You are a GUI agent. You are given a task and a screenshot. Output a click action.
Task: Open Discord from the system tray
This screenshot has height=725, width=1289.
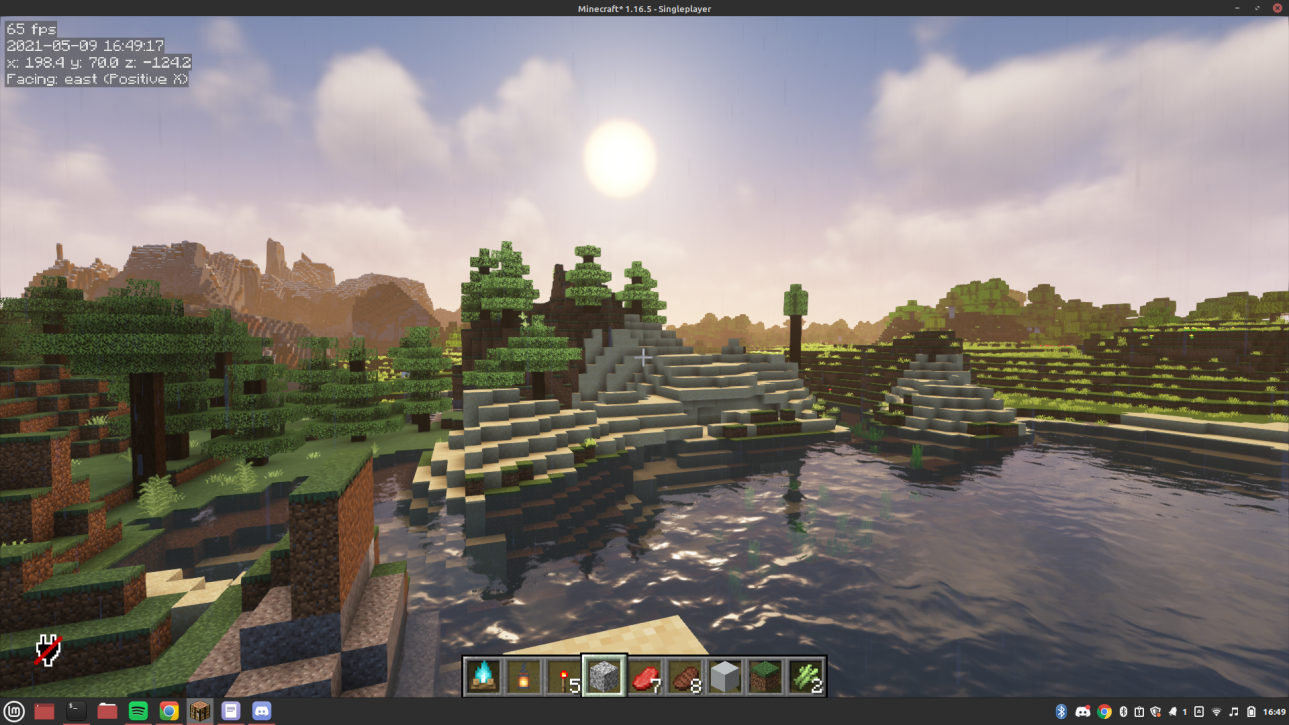pyautogui.click(x=1083, y=711)
